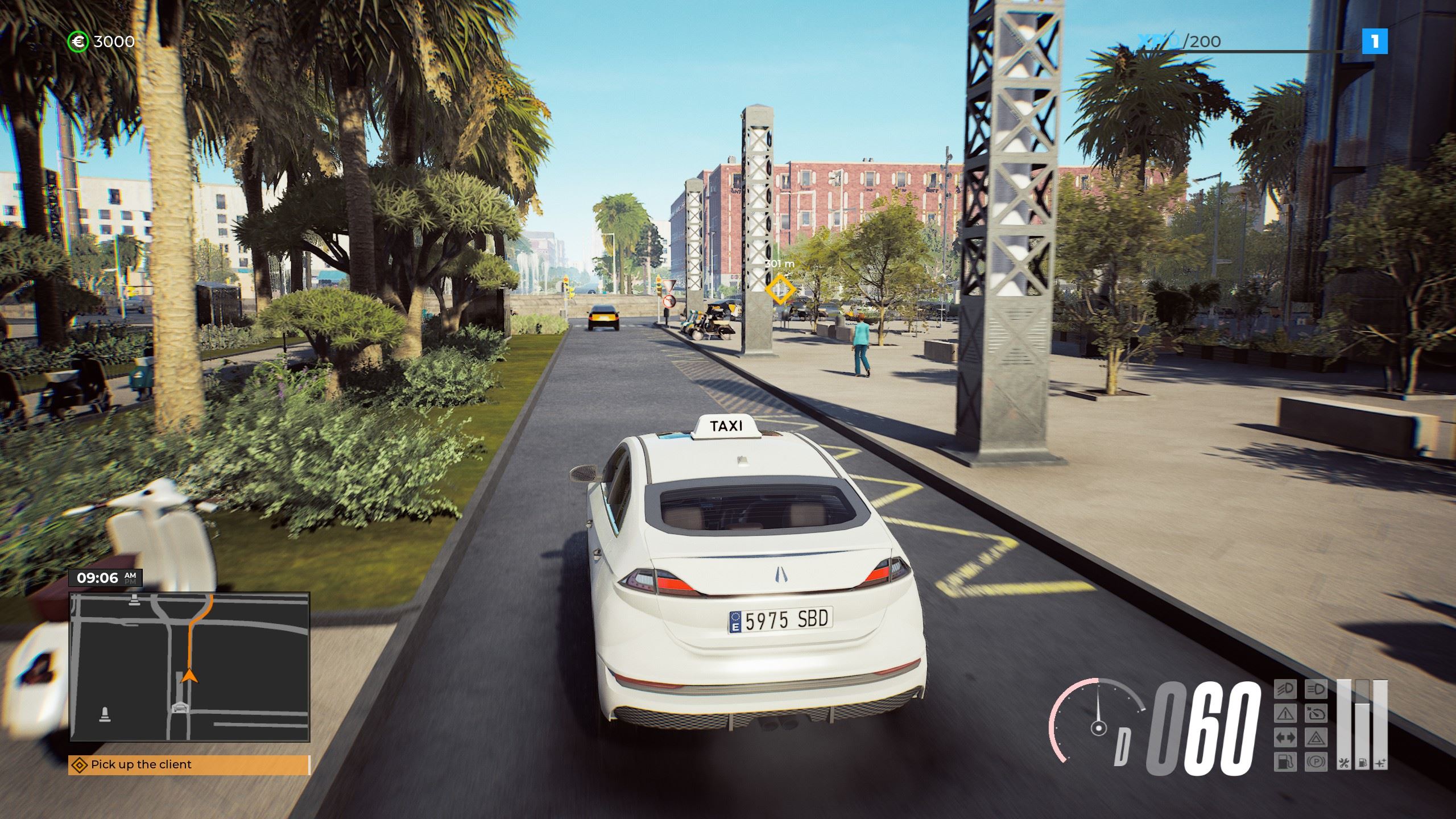Click the blue level 1 badge
This screenshot has height=819, width=1456.
coord(1374,42)
